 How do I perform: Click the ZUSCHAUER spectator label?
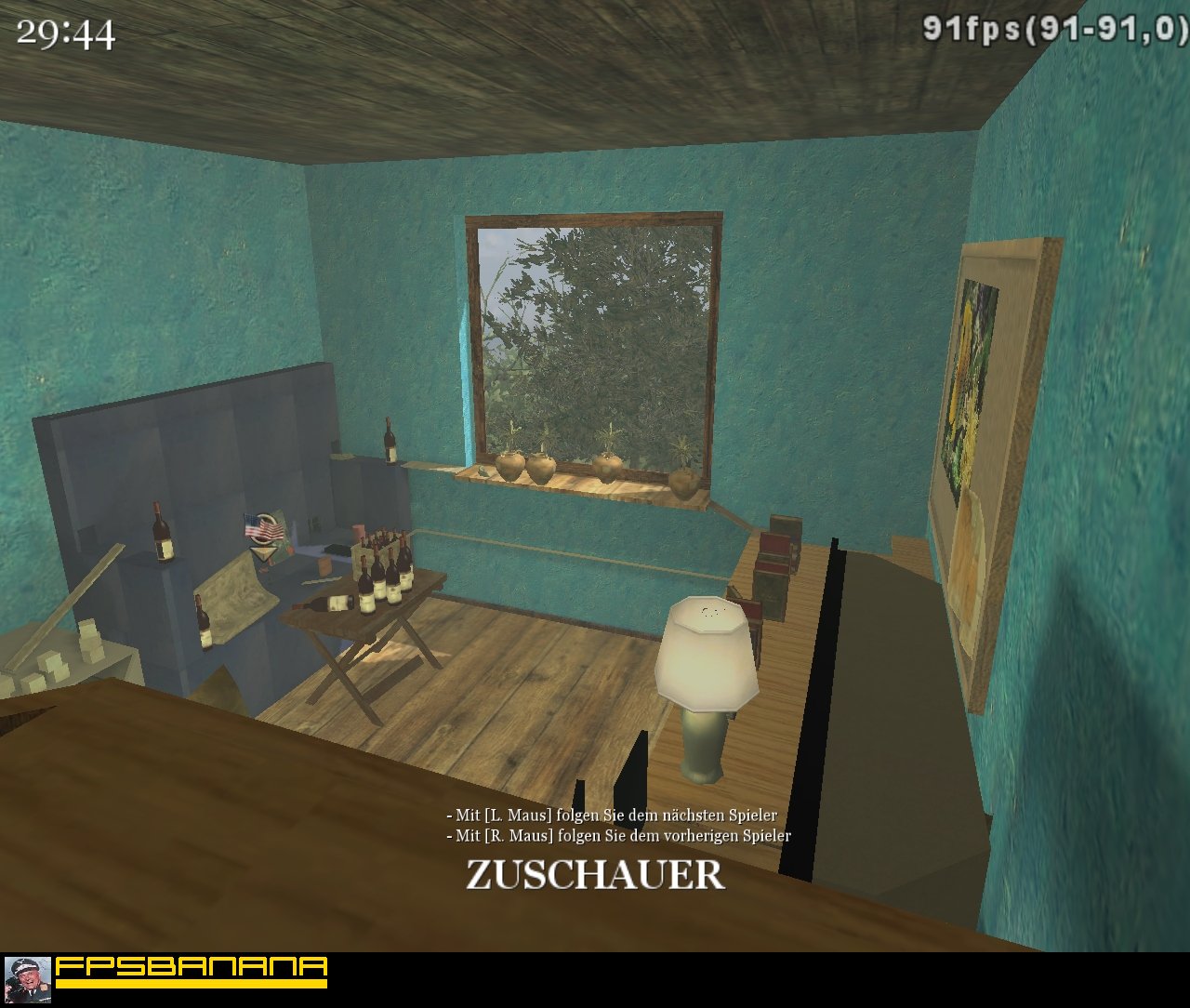[593, 874]
